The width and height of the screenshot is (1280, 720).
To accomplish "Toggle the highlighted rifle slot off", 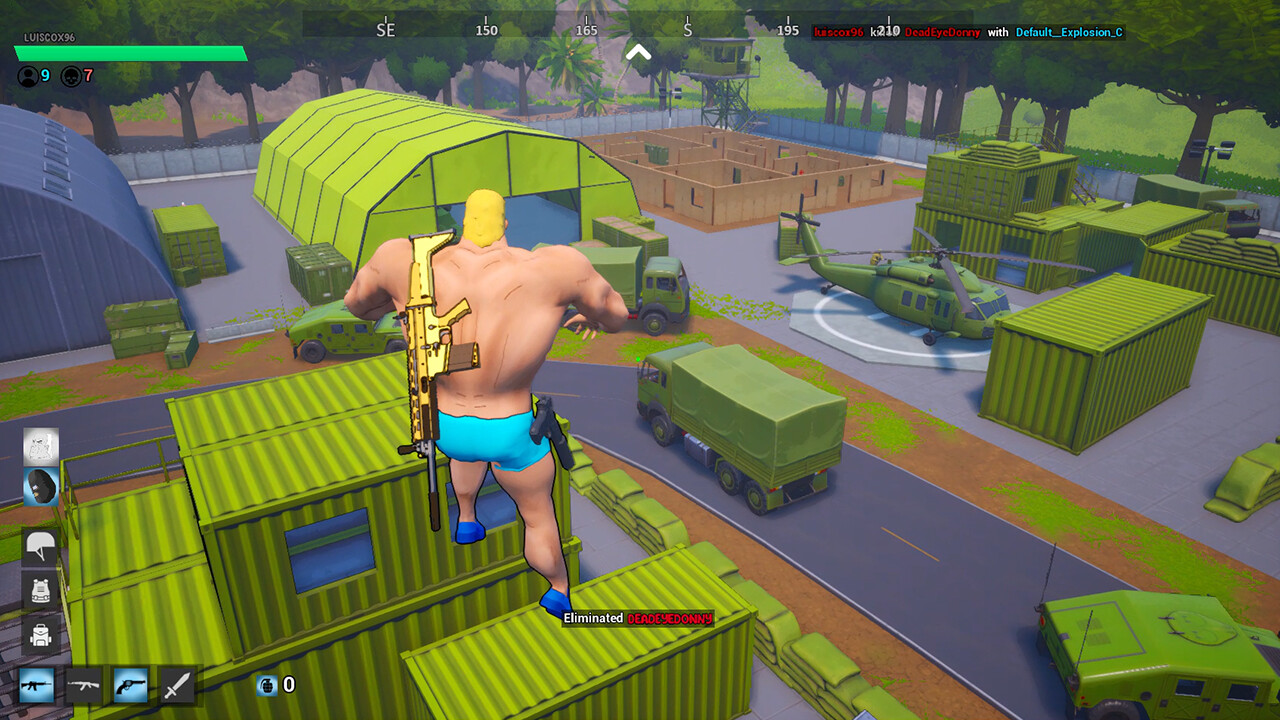I will coord(37,687).
